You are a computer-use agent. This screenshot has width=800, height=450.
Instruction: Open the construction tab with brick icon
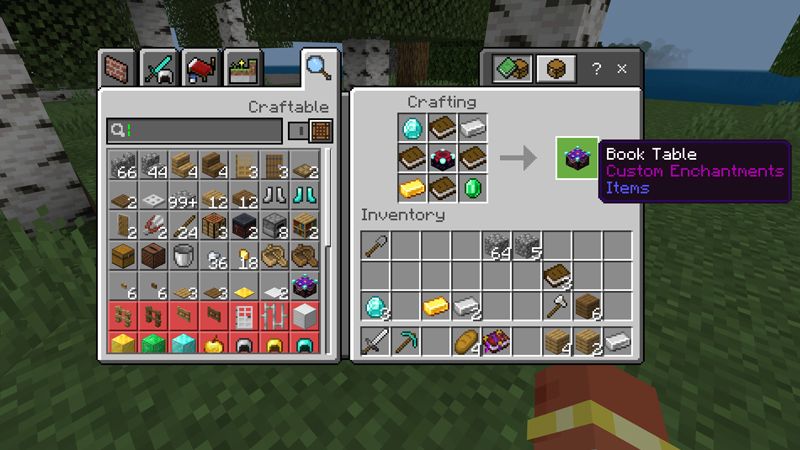119,69
